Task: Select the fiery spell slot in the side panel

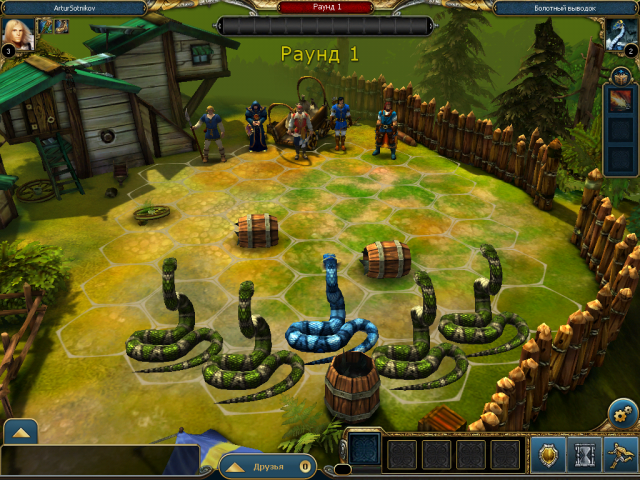Action: click(x=620, y=101)
